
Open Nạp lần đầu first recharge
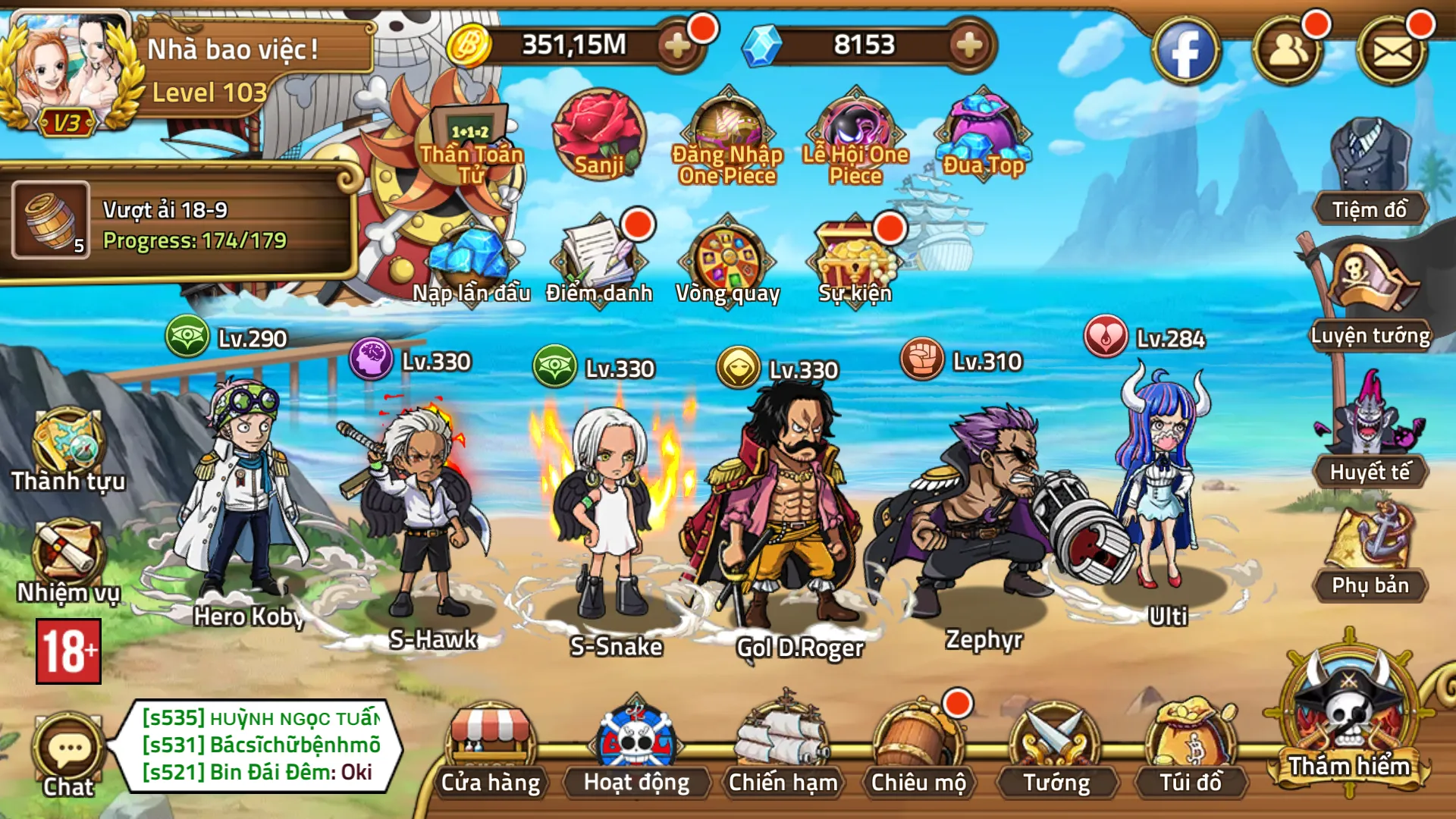(470, 258)
